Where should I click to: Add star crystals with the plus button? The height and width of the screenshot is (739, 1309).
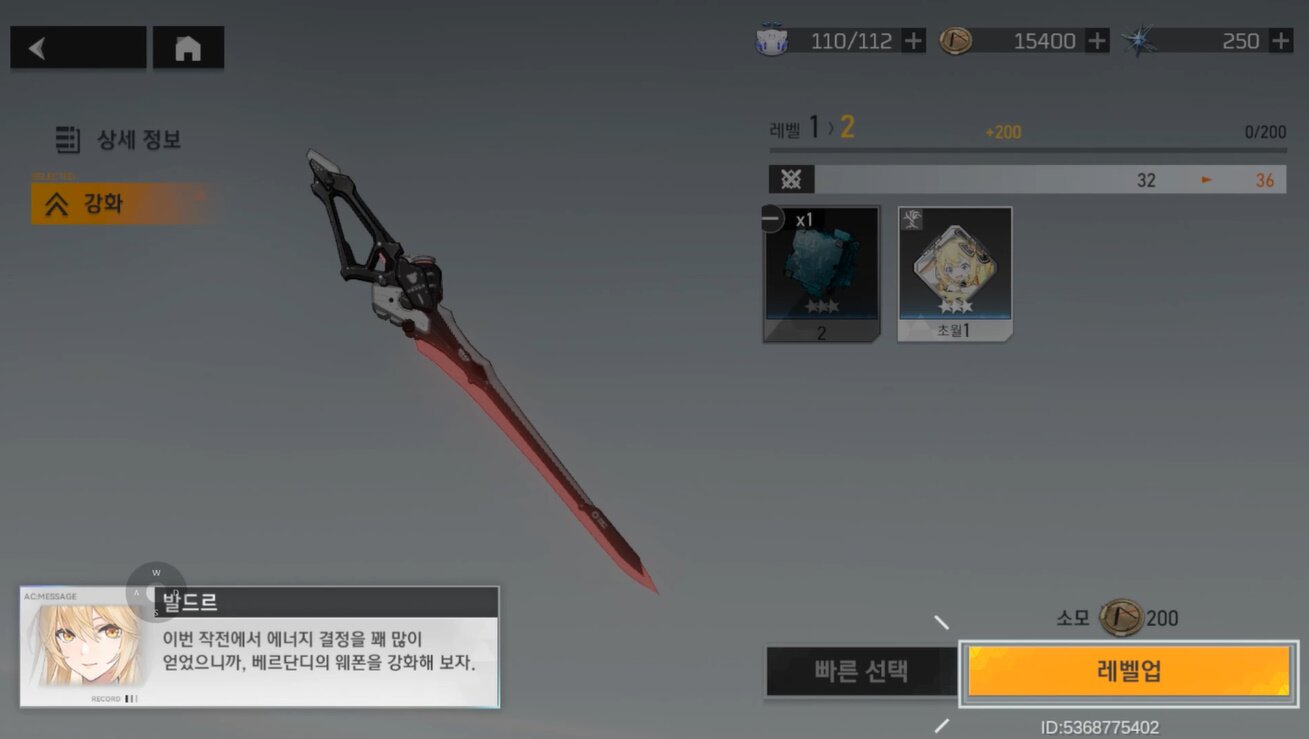1281,41
